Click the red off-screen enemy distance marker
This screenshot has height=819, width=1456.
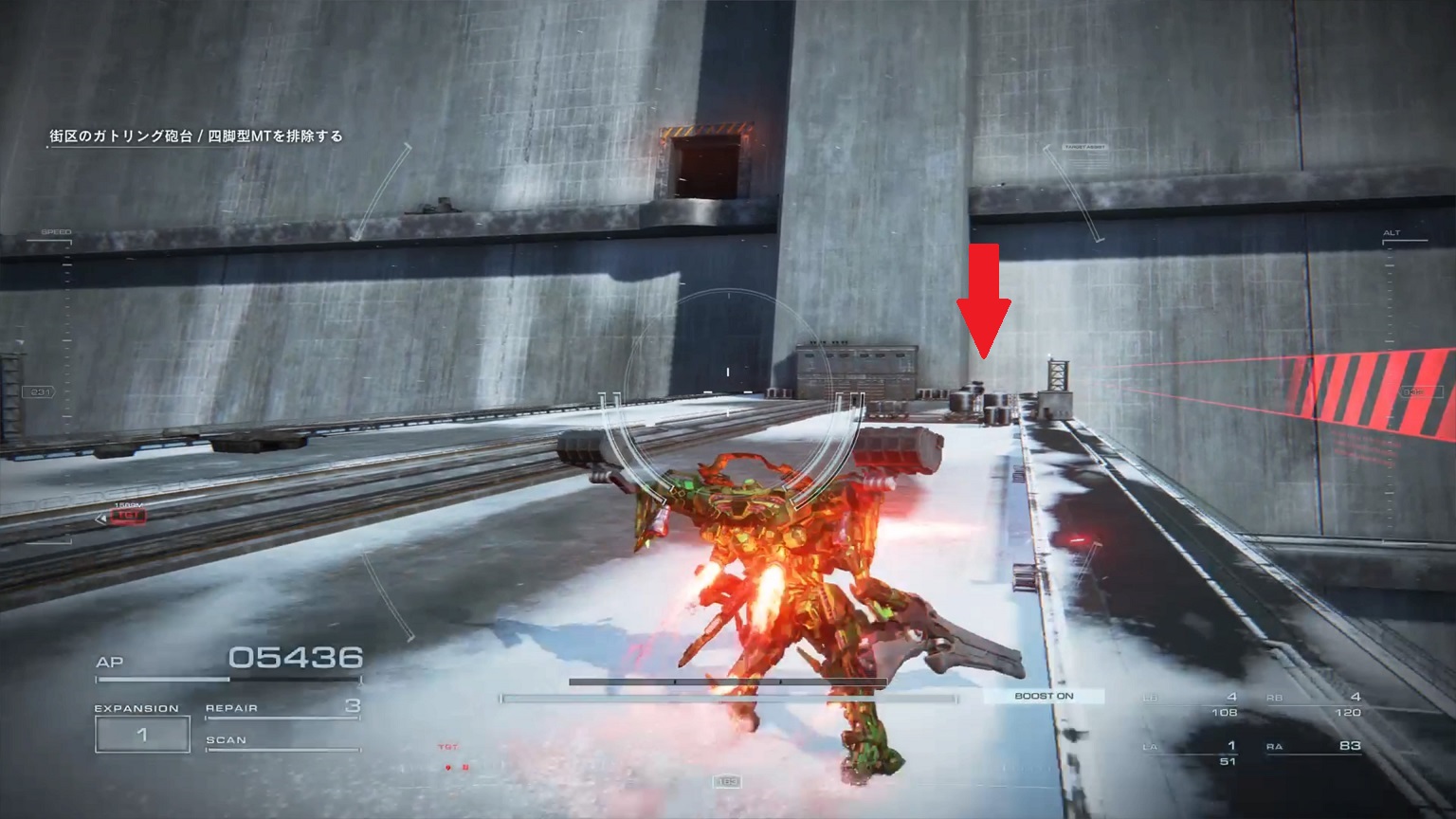click(x=126, y=517)
